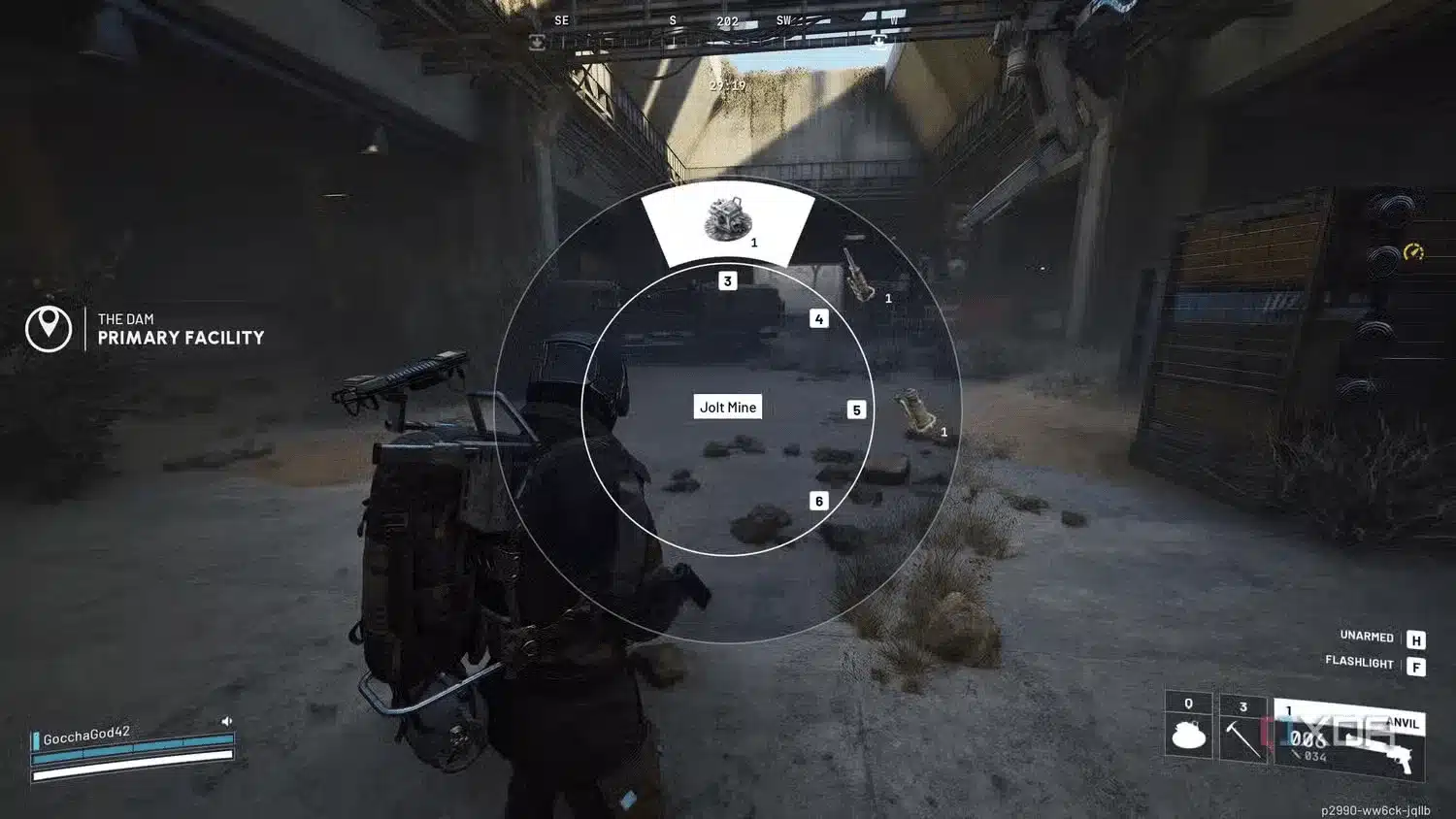1456x819 pixels.
Task: Expand wheel slot 5
Action: pyautogui.click(x=856, y=409)
